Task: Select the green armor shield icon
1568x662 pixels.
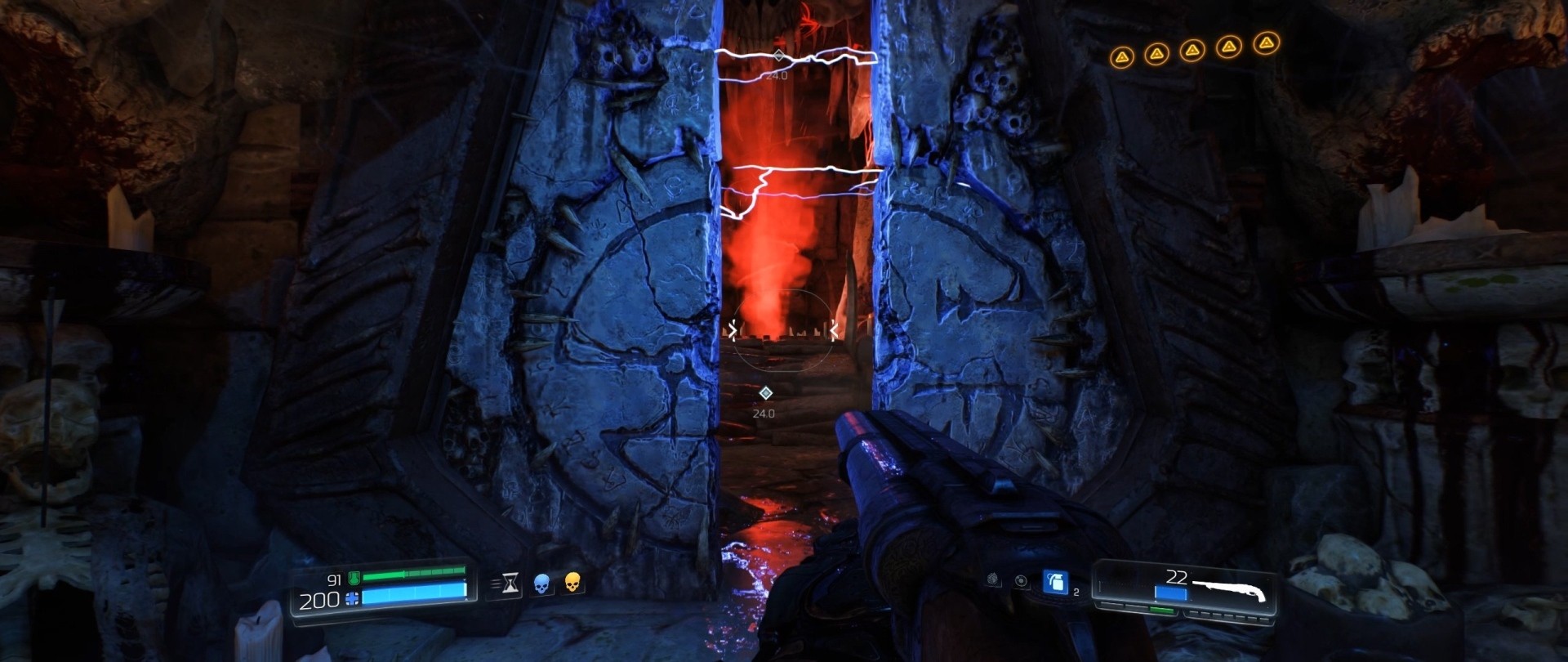Action: click(x=356, y=579)
